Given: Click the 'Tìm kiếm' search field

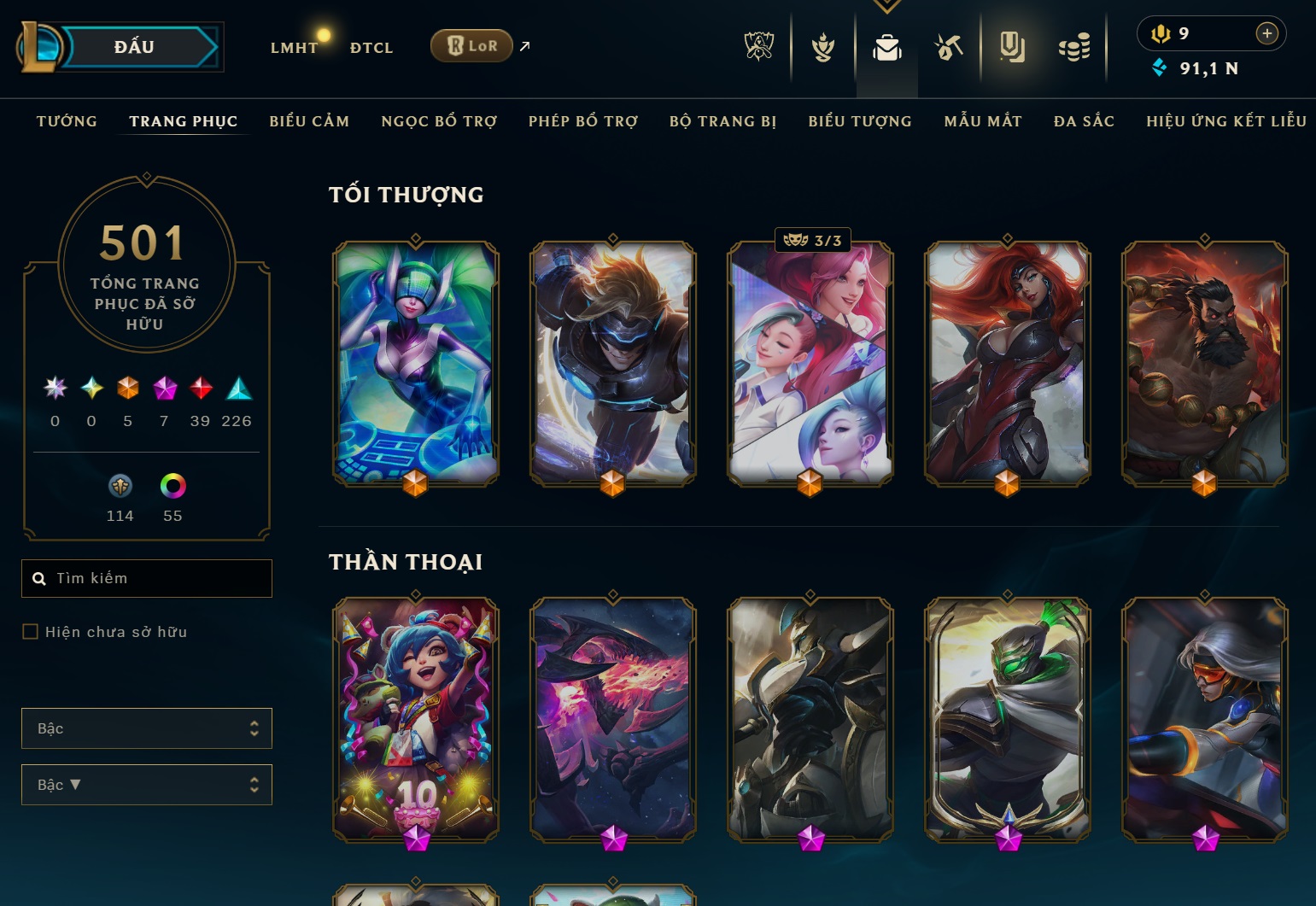Looking at the screenshot, I should (x=146, y=578).
